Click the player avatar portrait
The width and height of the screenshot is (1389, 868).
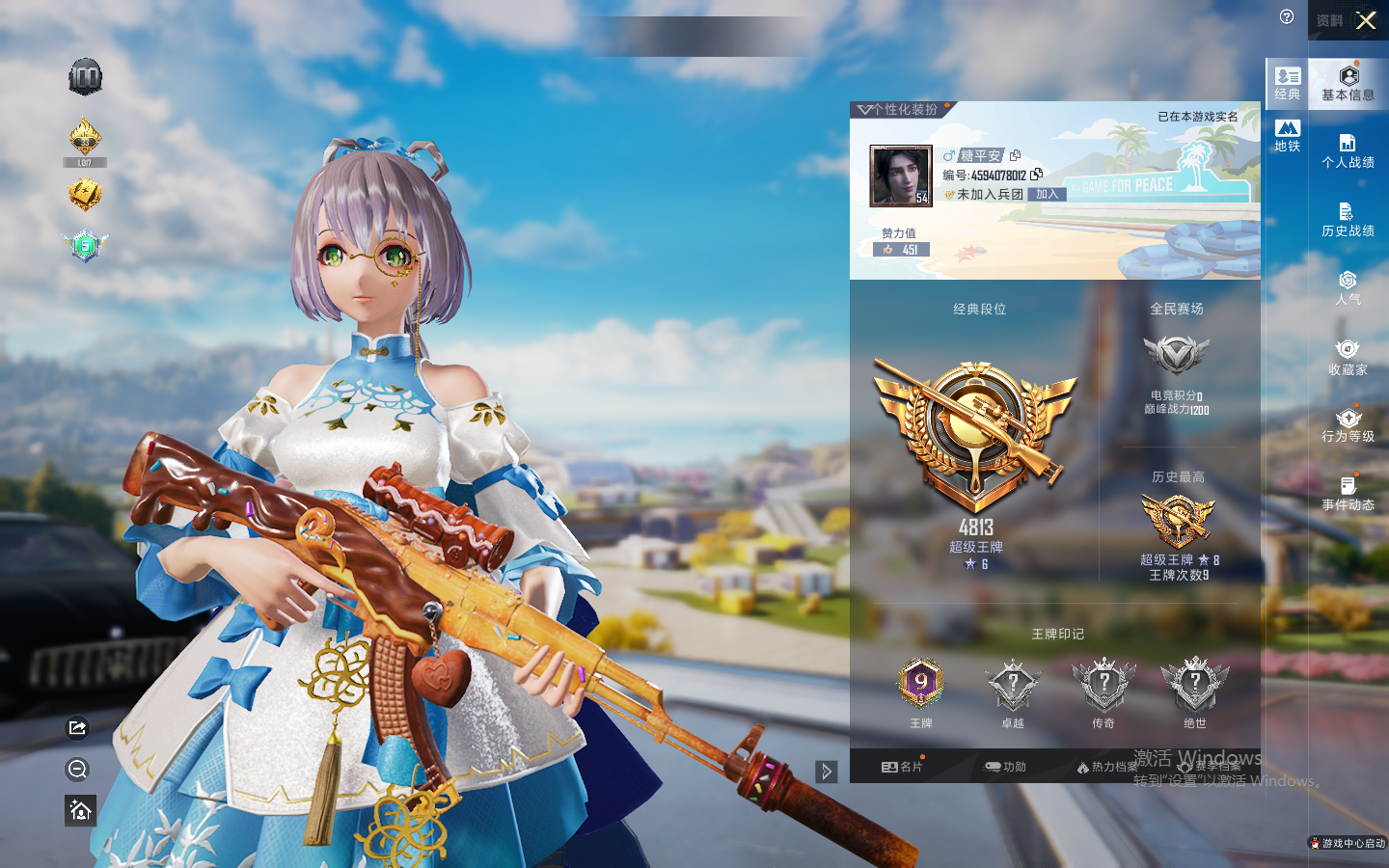pyautogui.click(x=900, y=176)
